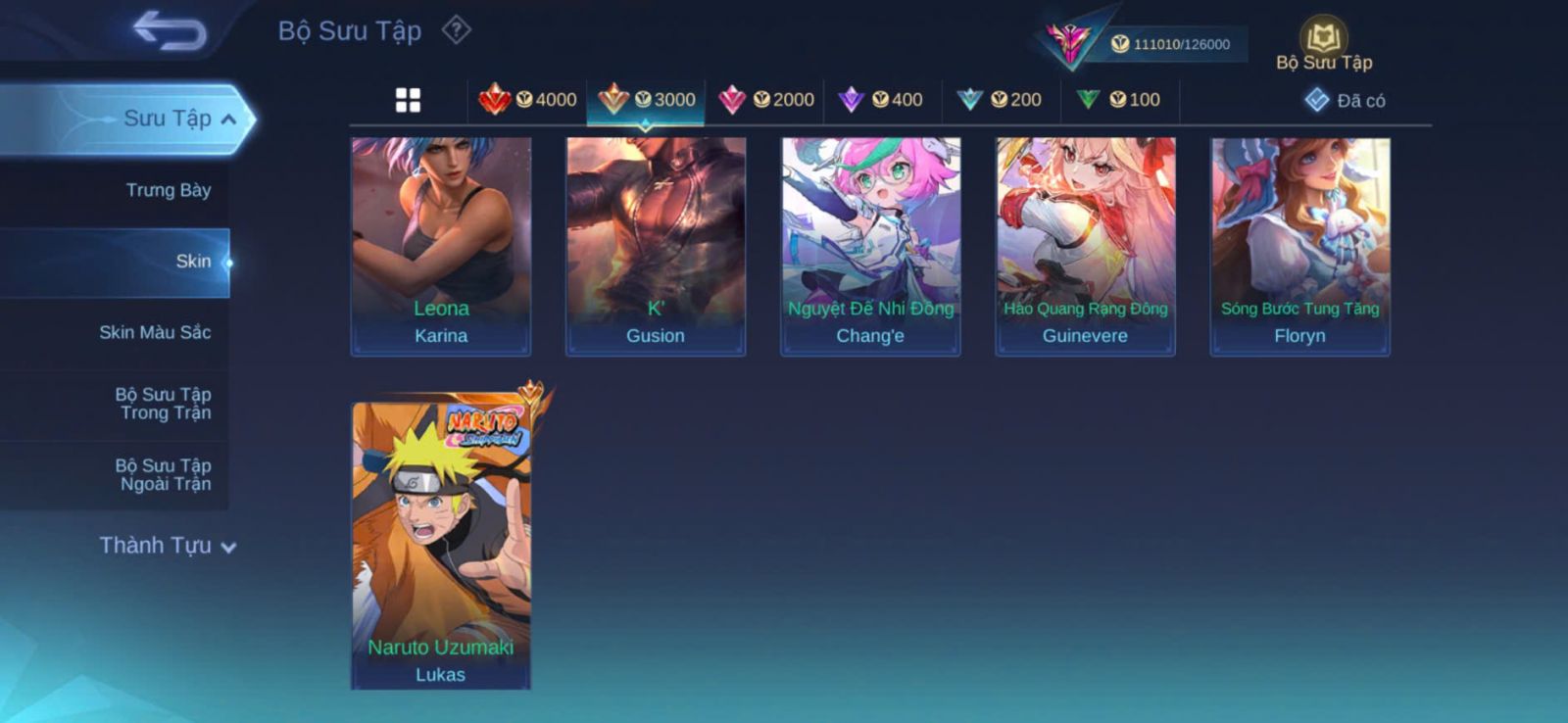This screenshot has width=1568, height=723.
Task: Select the Skin menu entry
Action: tap(192, 262)
